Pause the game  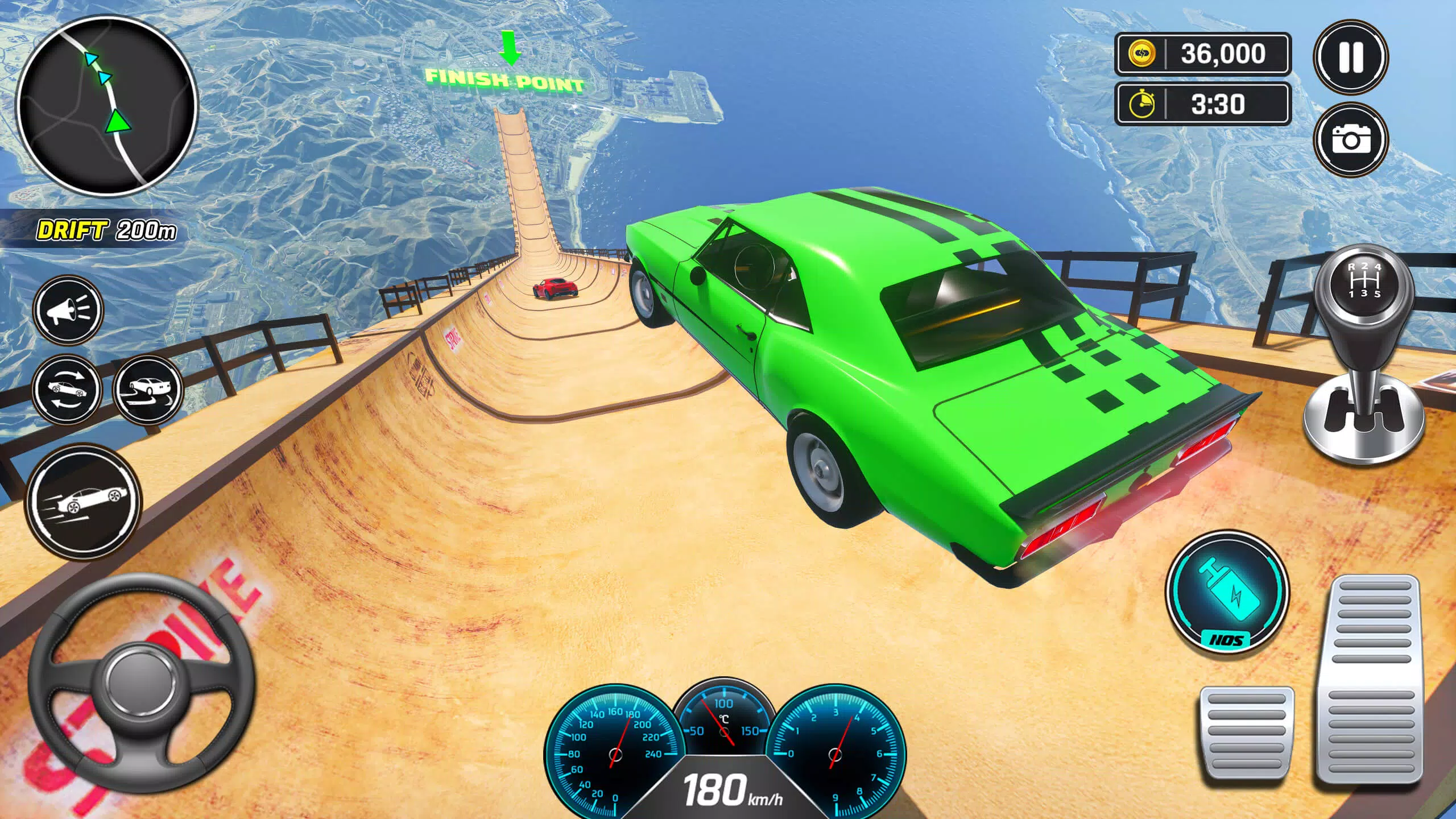[x=1350, y=57]
